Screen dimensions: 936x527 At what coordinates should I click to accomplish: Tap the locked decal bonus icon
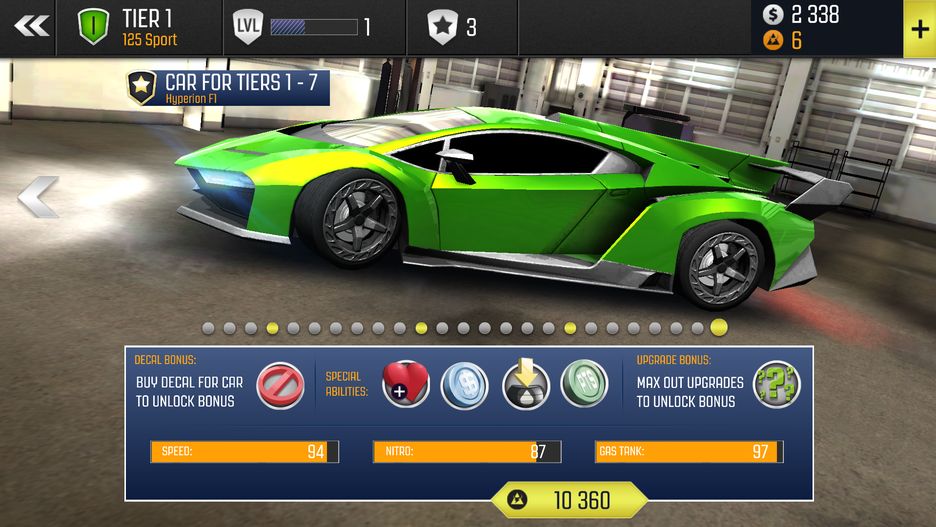[x=280, y=386]
